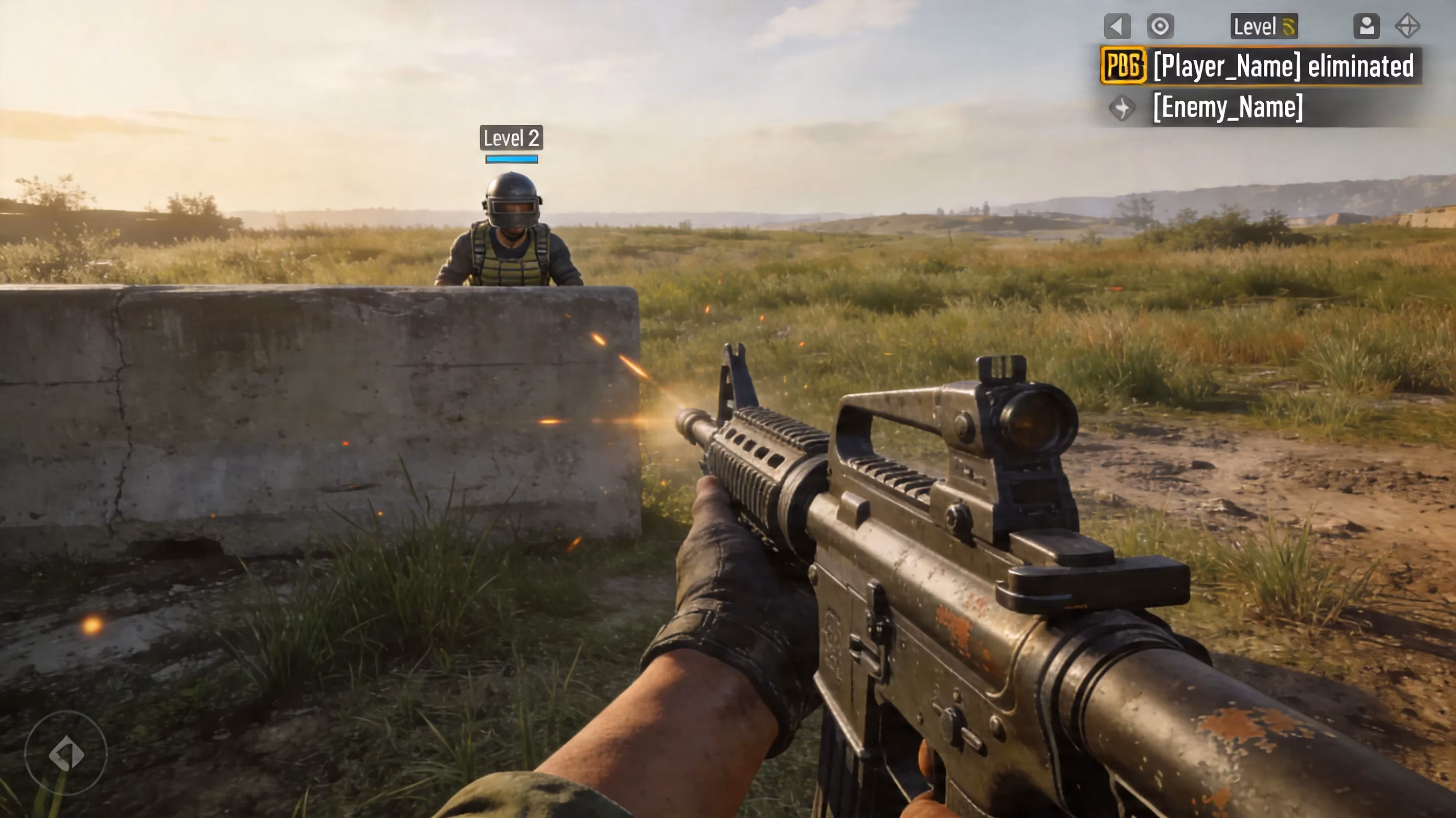Viewport: 1456px width, 818px height.
Task: Click the circular target recording icon
Action: click(1160, 25)
